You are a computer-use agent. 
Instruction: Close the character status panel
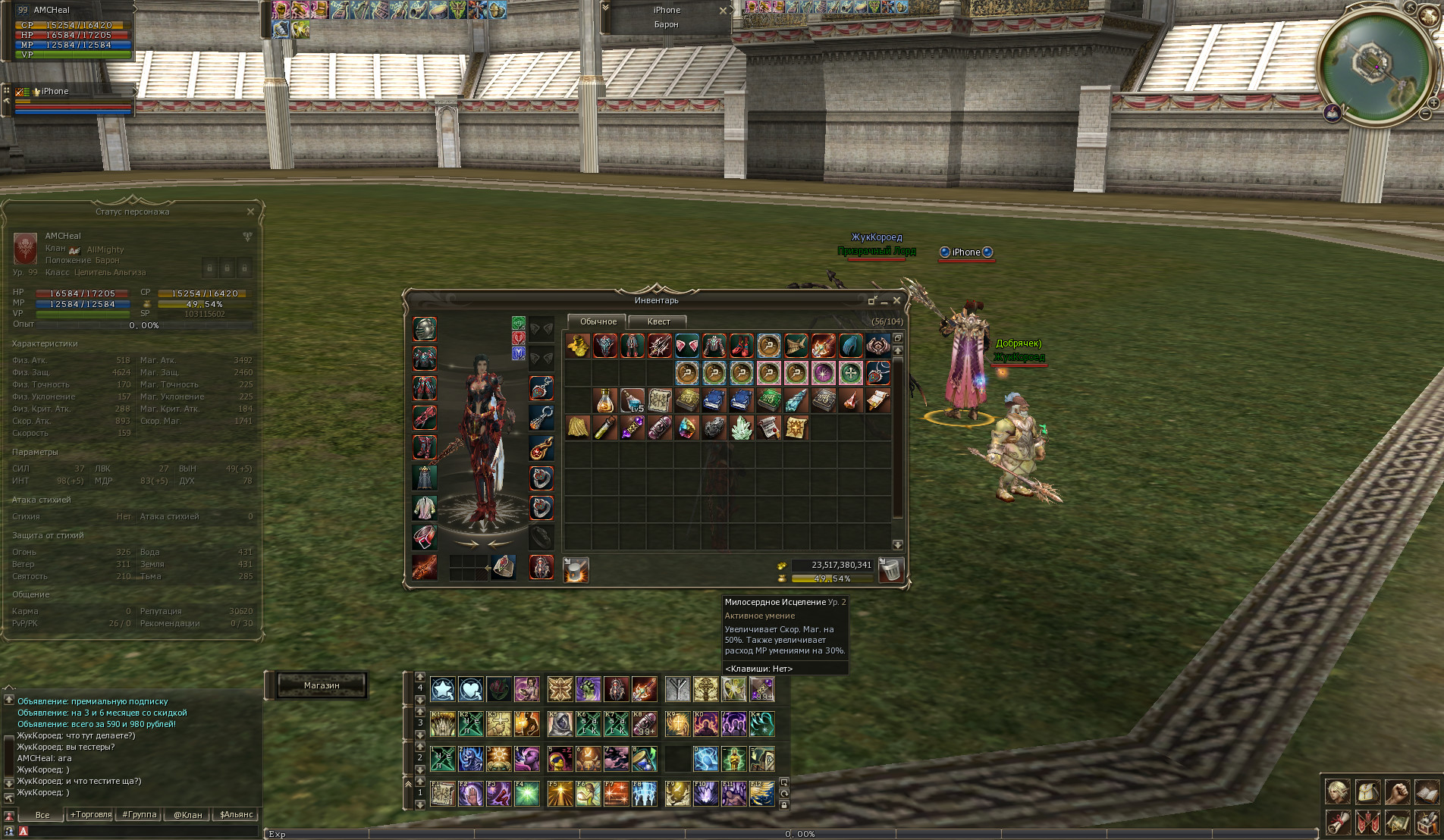[250, 212]
